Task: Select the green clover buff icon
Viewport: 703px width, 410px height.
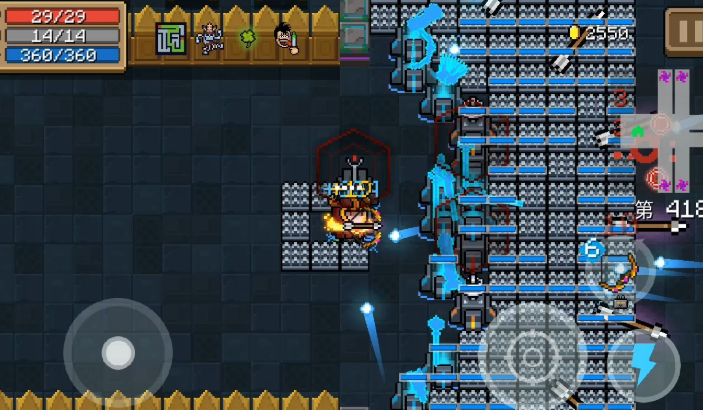Action: (x=247, y=38)
